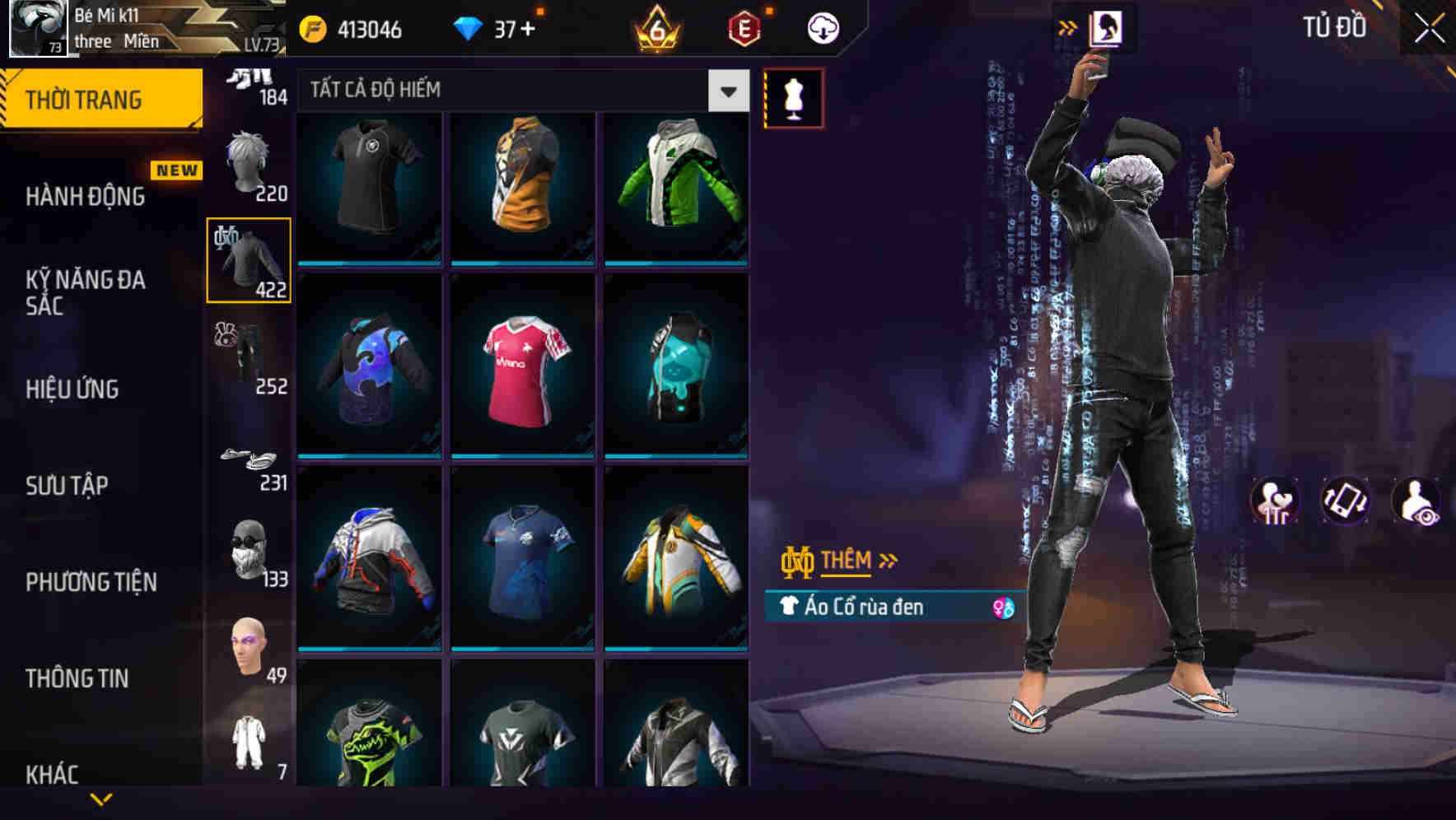Select the mannequin outfit preset icon
This screenshot has height=820, width=1456.
coord(793,99)
